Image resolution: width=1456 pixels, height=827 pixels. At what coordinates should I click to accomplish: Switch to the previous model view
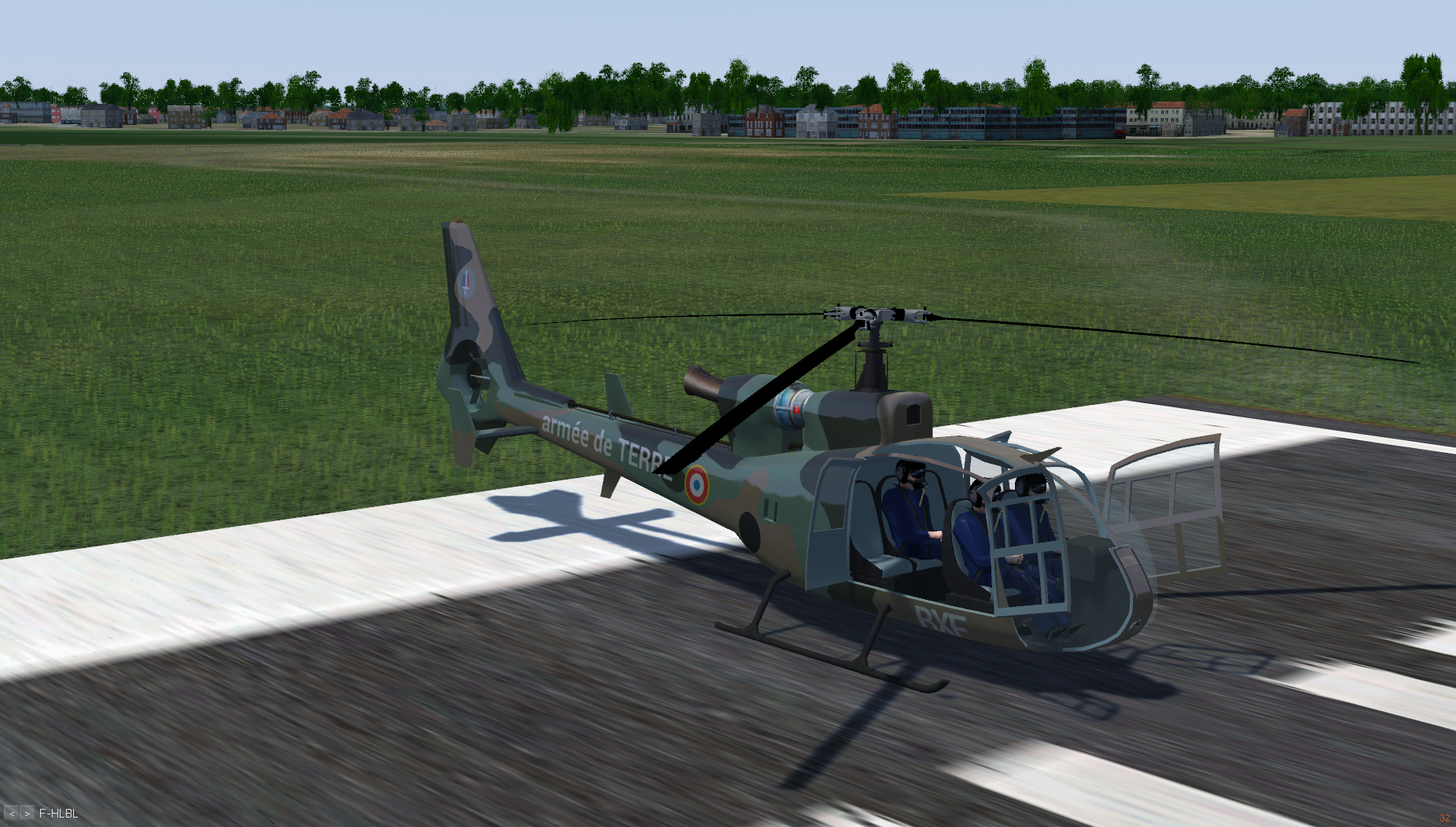tap(11, 814)
